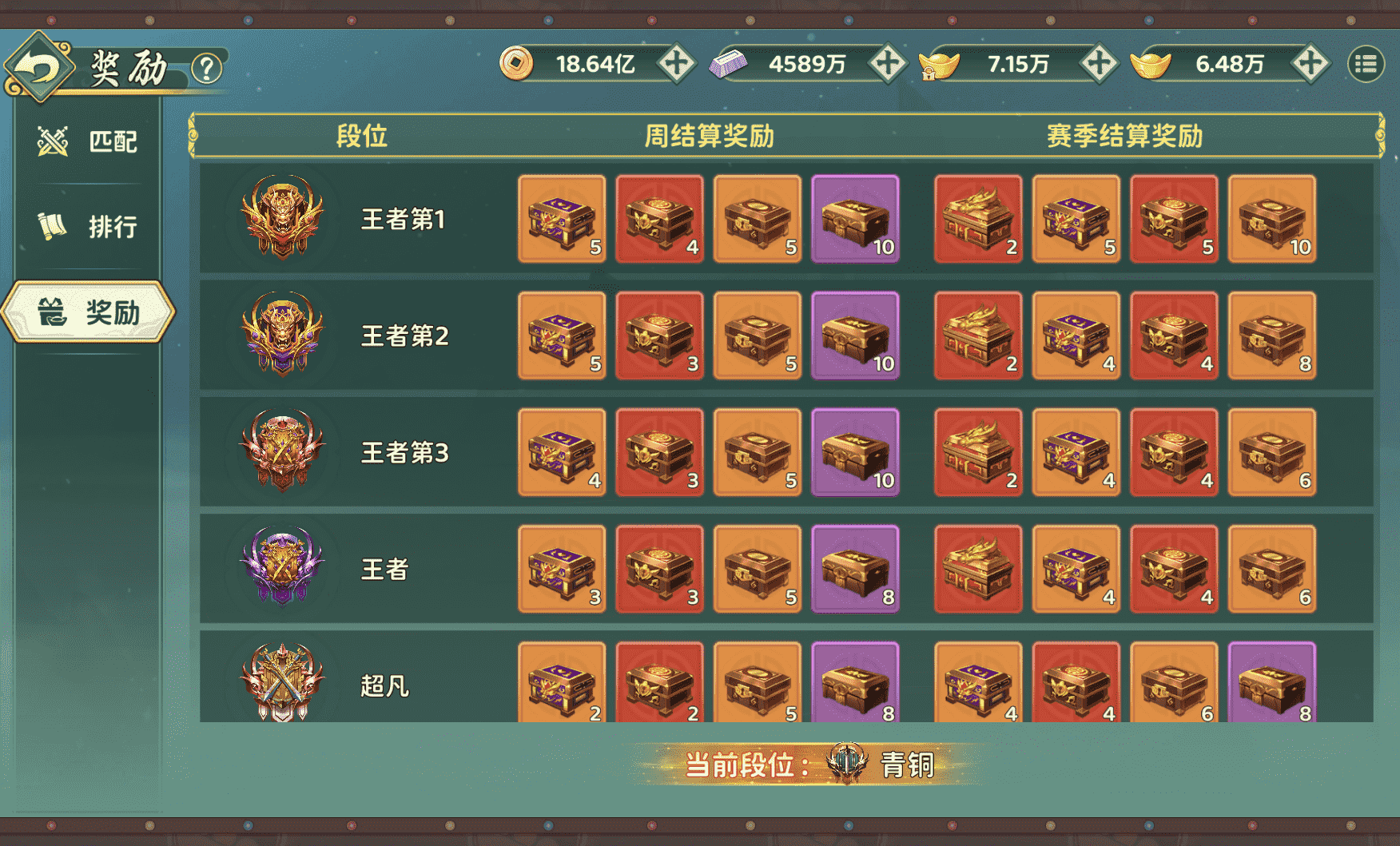Click the plus button next to 7.15万 gold
Image resolution: width=1400 pixels, height=846 pixels.
click(x=1100, y=63)
